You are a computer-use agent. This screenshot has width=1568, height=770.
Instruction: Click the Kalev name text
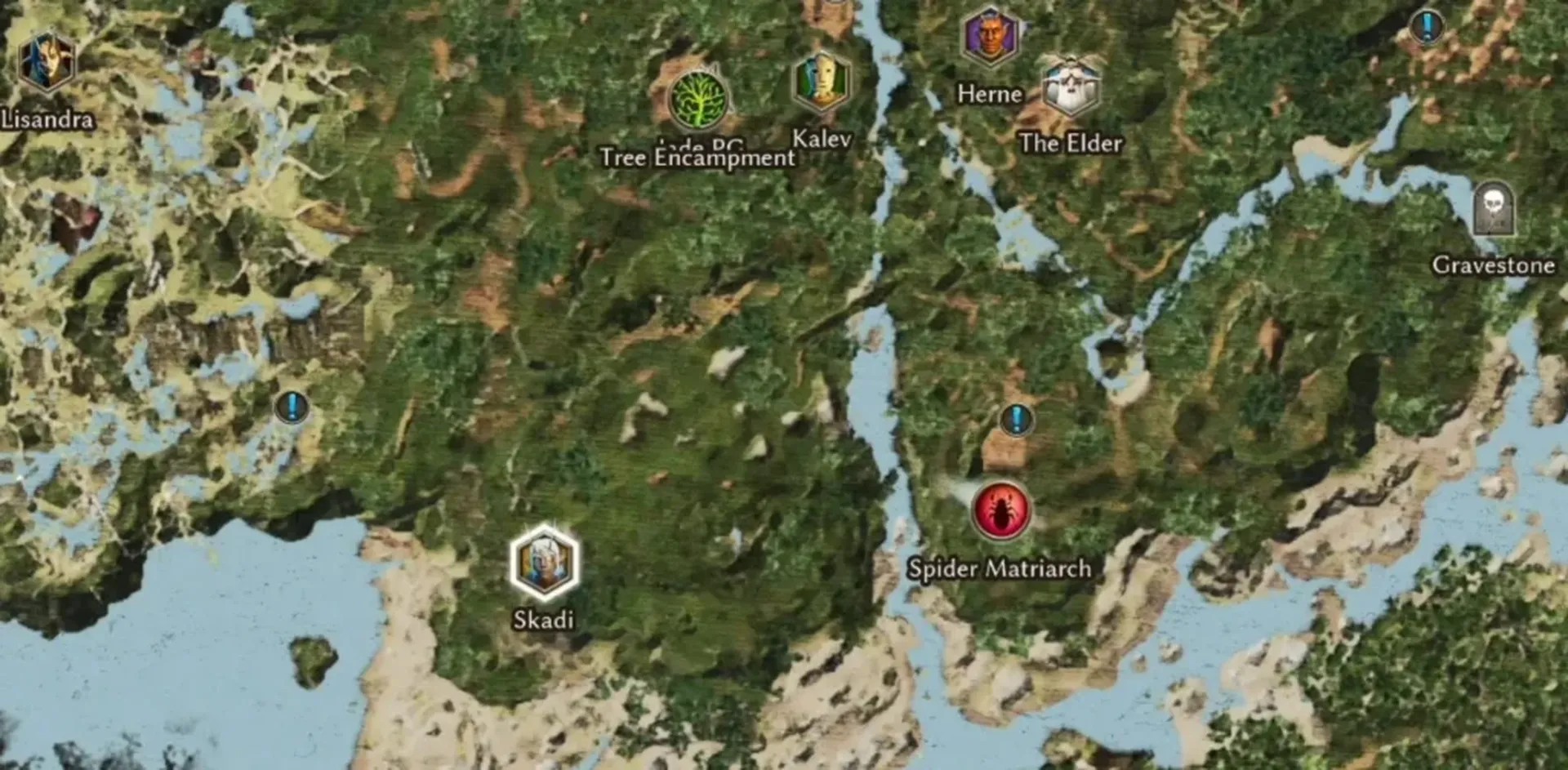[x=821, y=140]
